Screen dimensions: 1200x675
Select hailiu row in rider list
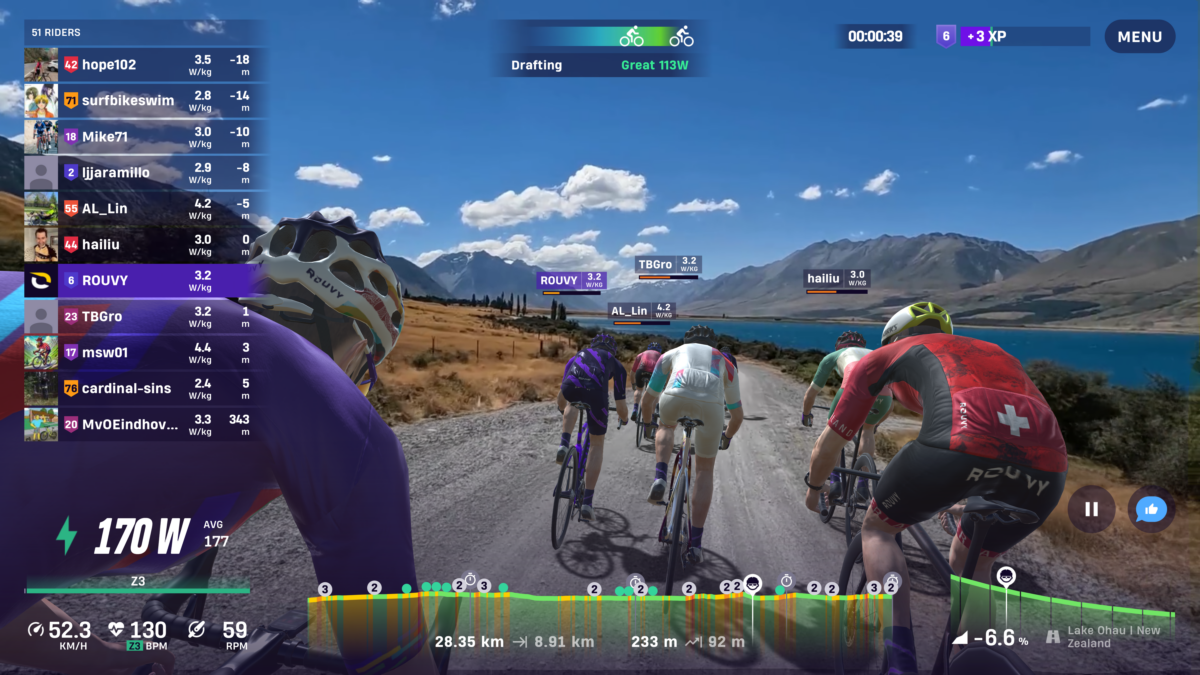click(145, 245)
